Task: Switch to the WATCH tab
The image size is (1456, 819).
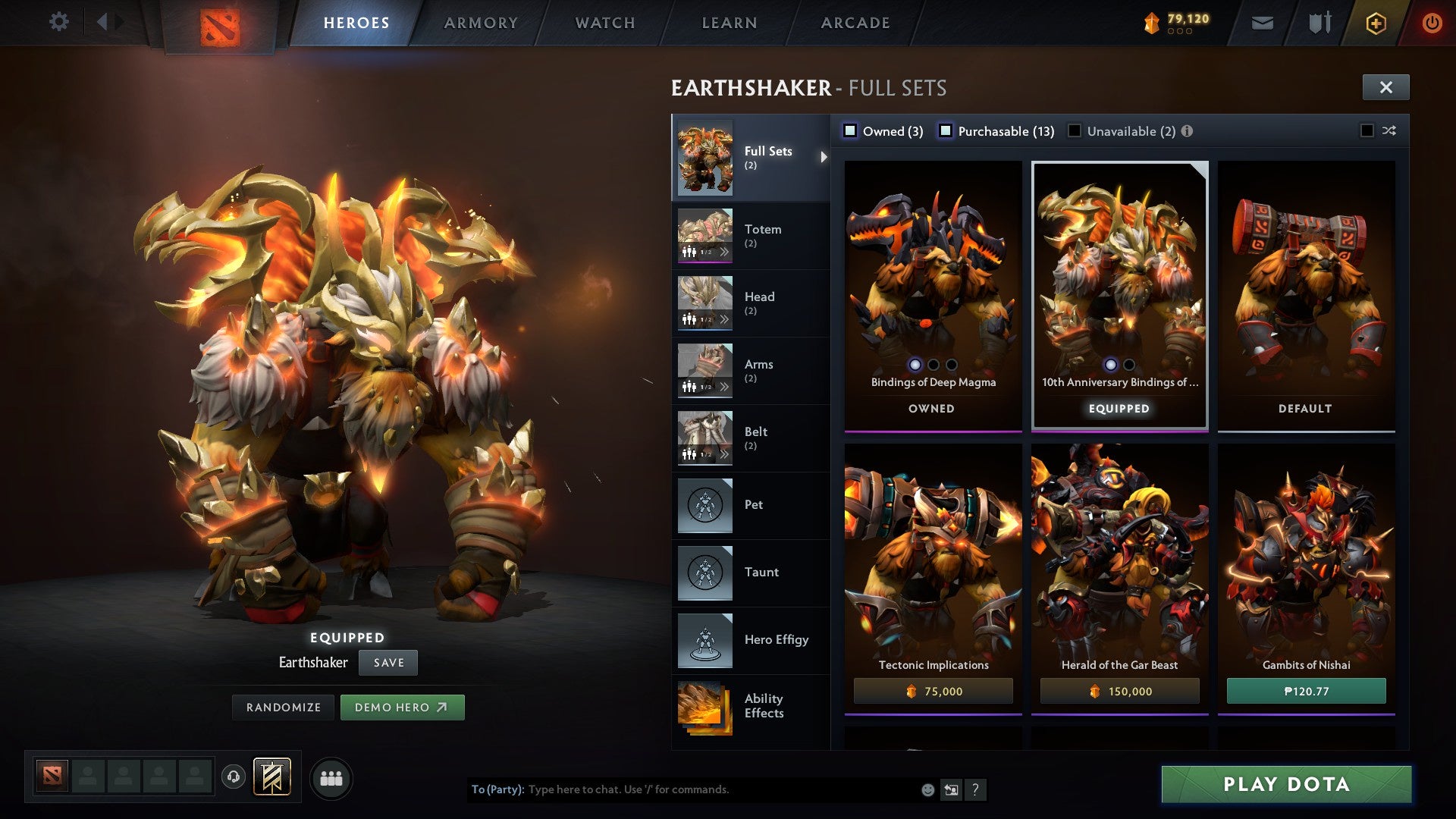Action: tap(604, 22)
